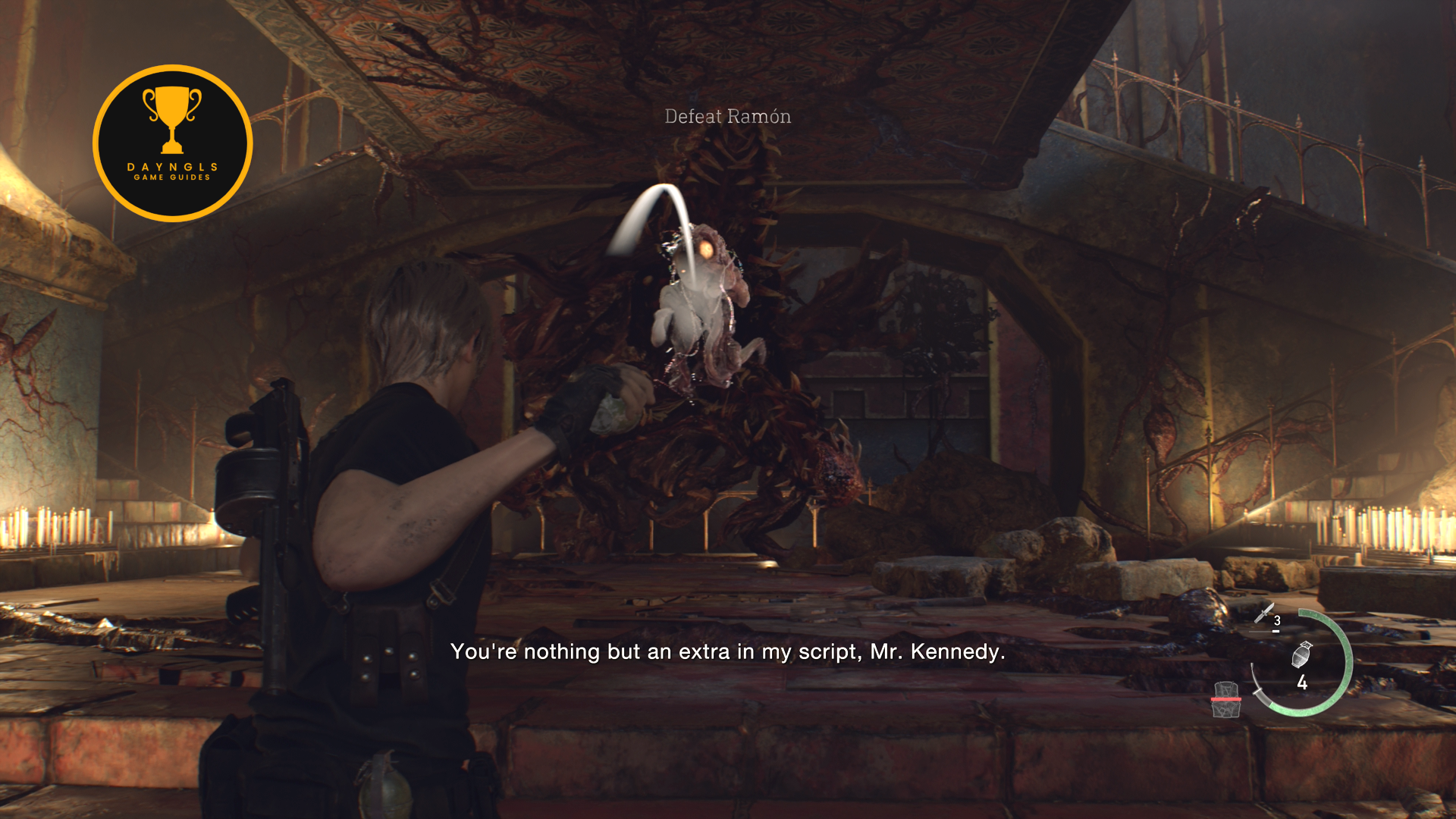Open the Dayngls Game Guides trophy logo
Image resolution: width=1456 pixels, height=819 pixels.
click(x=173, y=143)
